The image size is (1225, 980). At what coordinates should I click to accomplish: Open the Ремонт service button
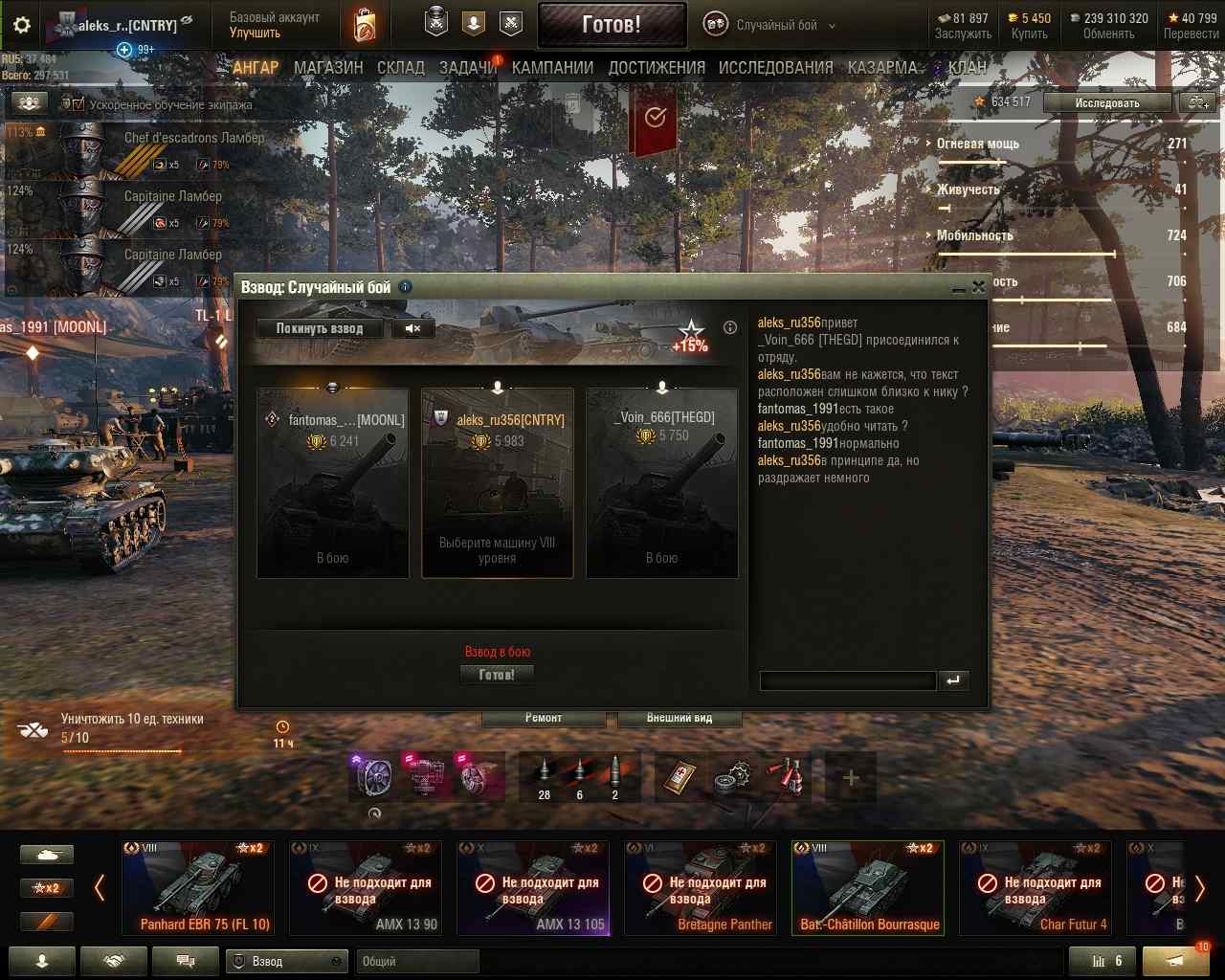544,718
